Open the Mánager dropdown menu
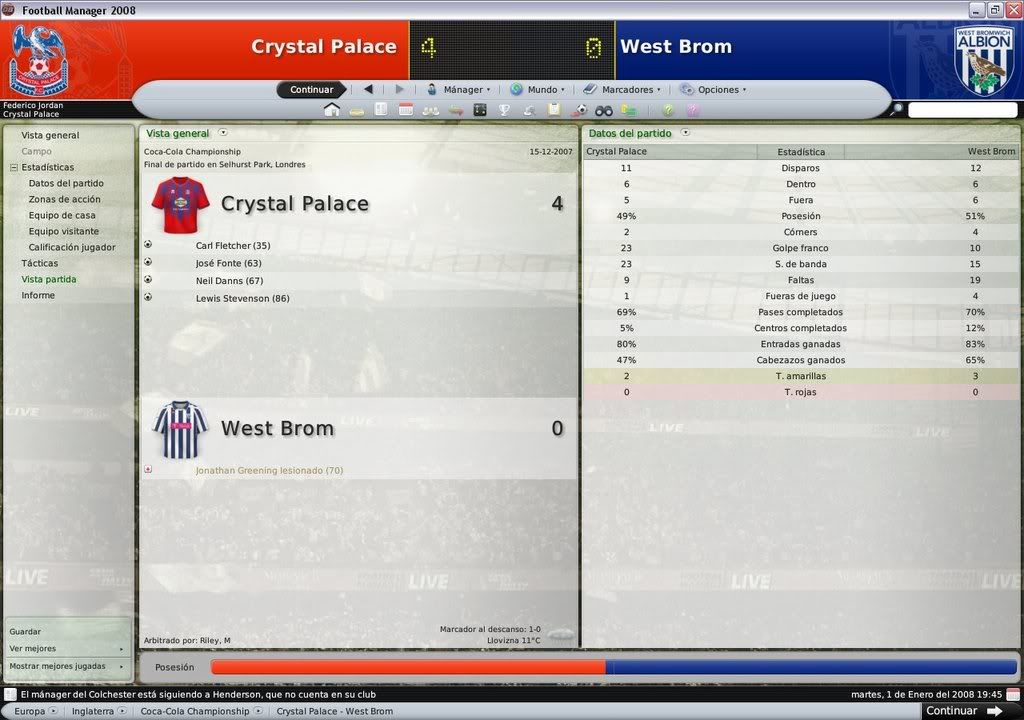The image size is (1024, 720). pyautogui.click(x=459, y=90)
